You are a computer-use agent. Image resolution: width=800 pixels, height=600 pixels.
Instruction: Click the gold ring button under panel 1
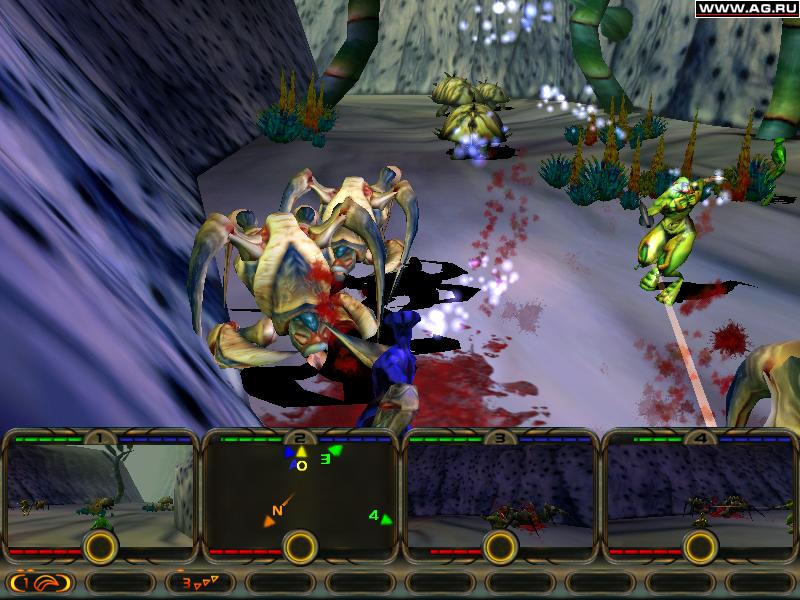[100, 547]
